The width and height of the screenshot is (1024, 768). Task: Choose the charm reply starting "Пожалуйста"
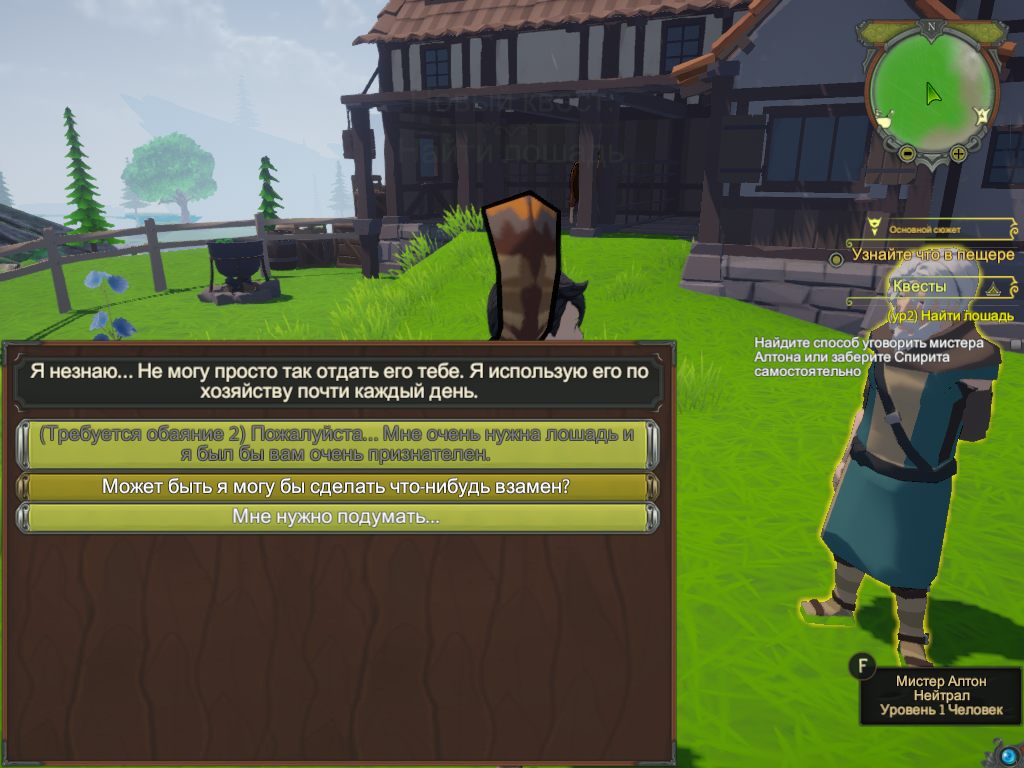point(337,444)
